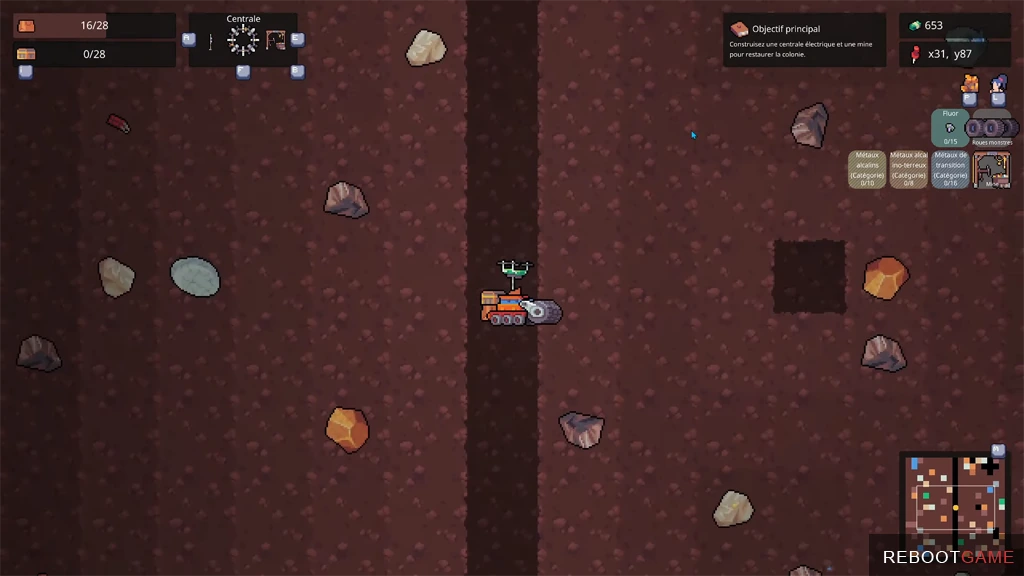Open the Mine building thumbnail
Image resolution: width=1024 pixels, height=576 pixels.
point(992,169)
